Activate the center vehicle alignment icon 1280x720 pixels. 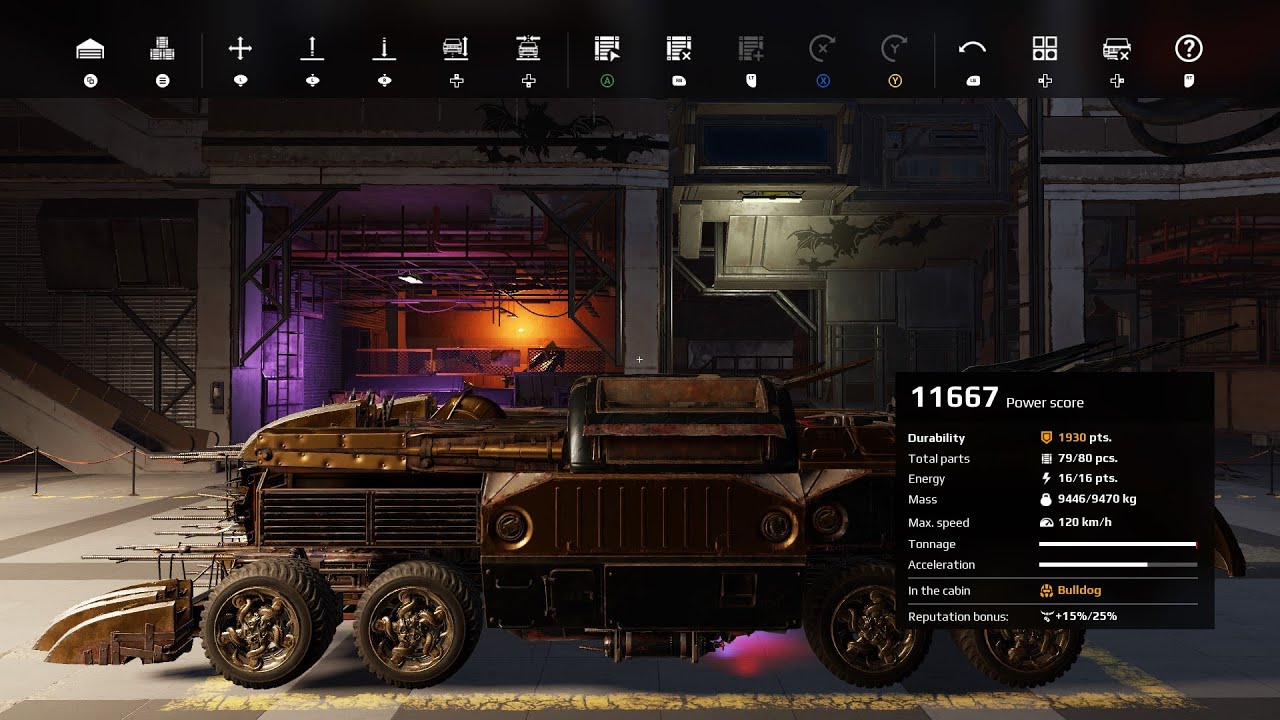[x=528, y=48]
